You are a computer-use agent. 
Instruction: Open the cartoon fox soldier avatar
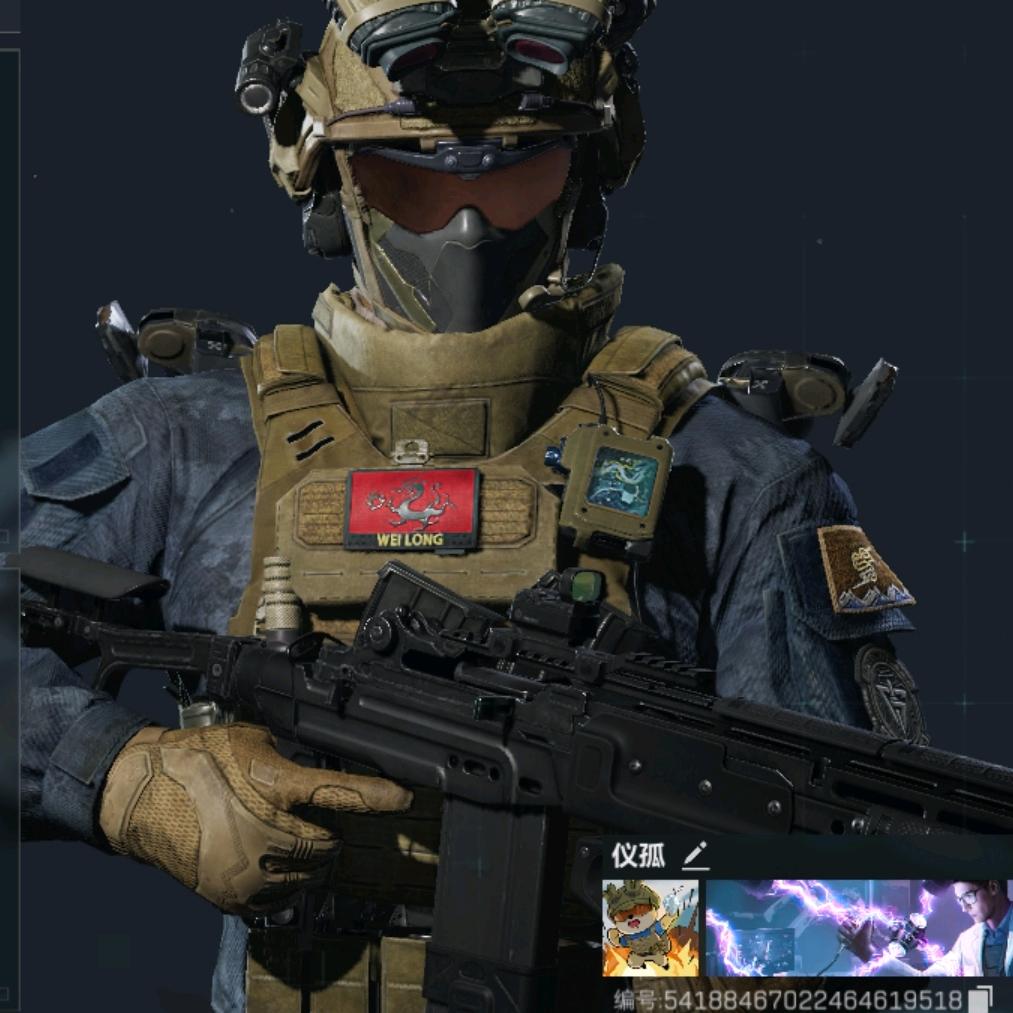click(650, 928)
